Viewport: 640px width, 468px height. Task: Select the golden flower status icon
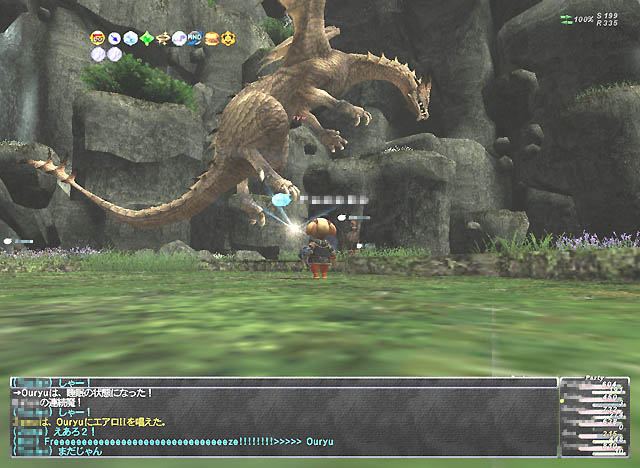[229, 39]
